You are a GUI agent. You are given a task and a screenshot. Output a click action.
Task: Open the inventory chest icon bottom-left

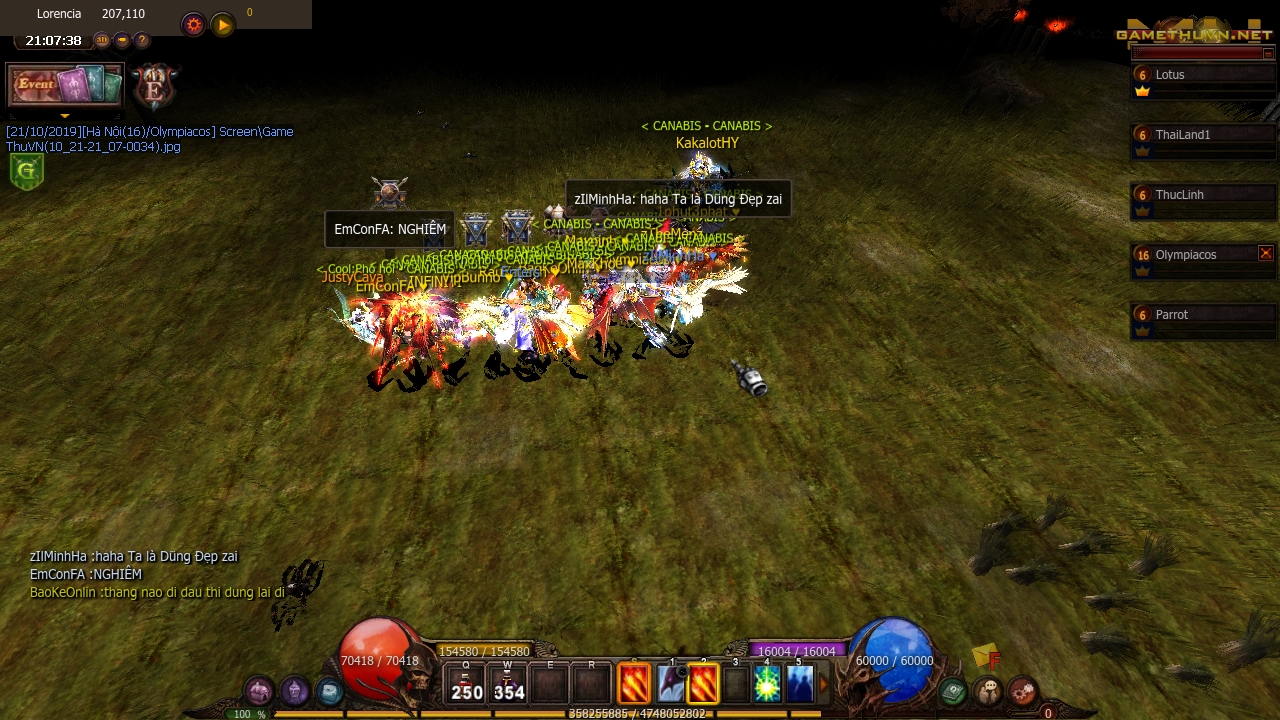coord(258,691)
